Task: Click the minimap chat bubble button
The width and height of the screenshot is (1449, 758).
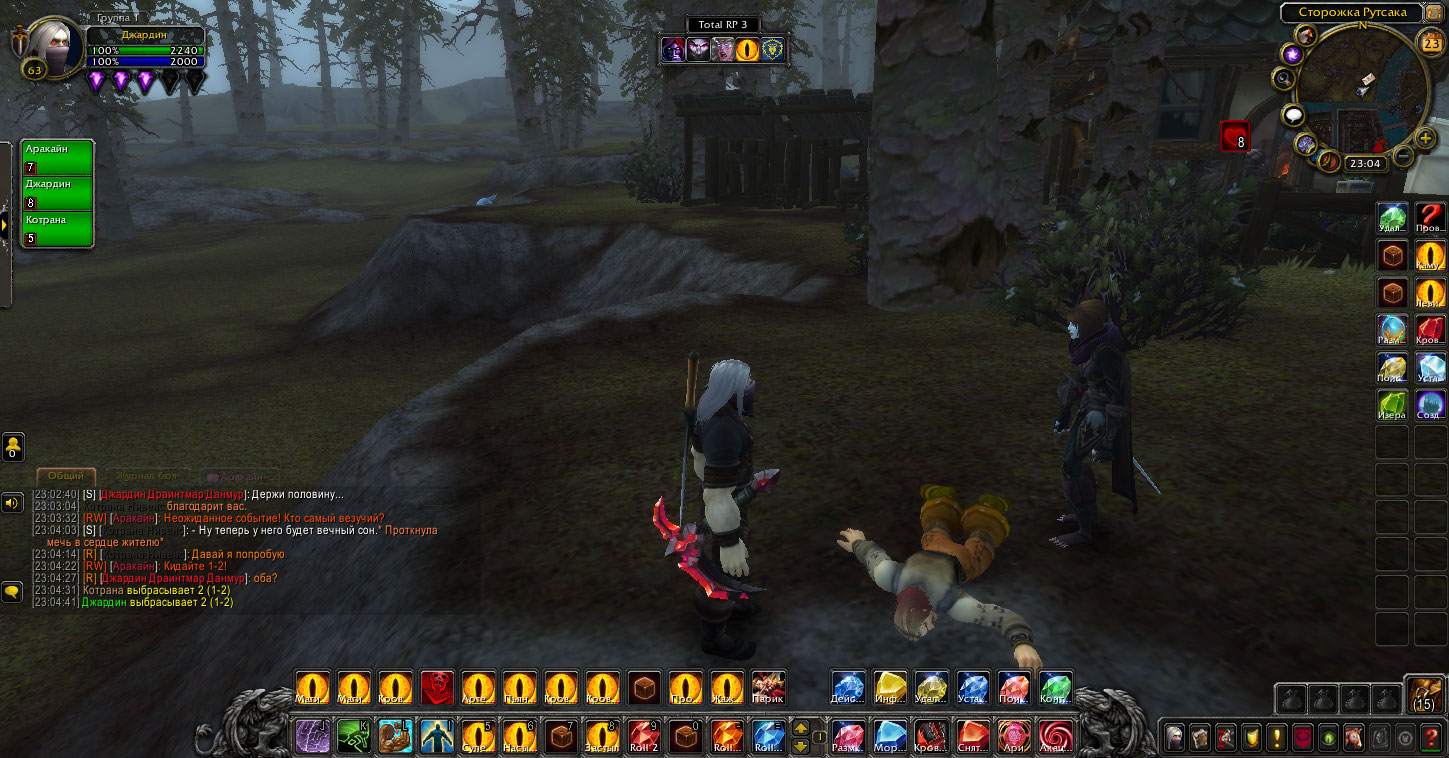Action: (1294, 115)
